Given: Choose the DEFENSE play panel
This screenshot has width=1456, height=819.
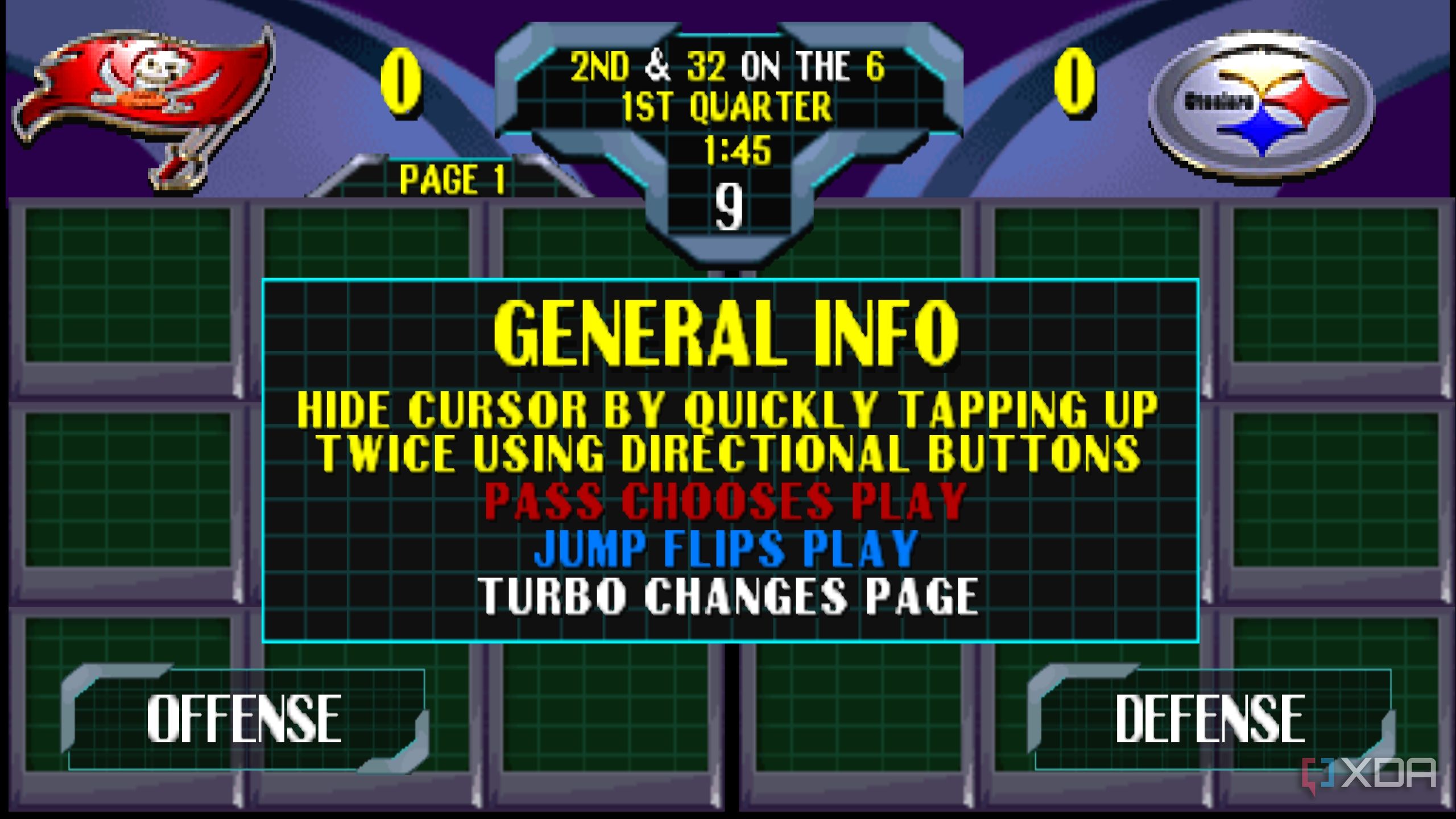Looking at the screenshot, I should pos(1210,719).
